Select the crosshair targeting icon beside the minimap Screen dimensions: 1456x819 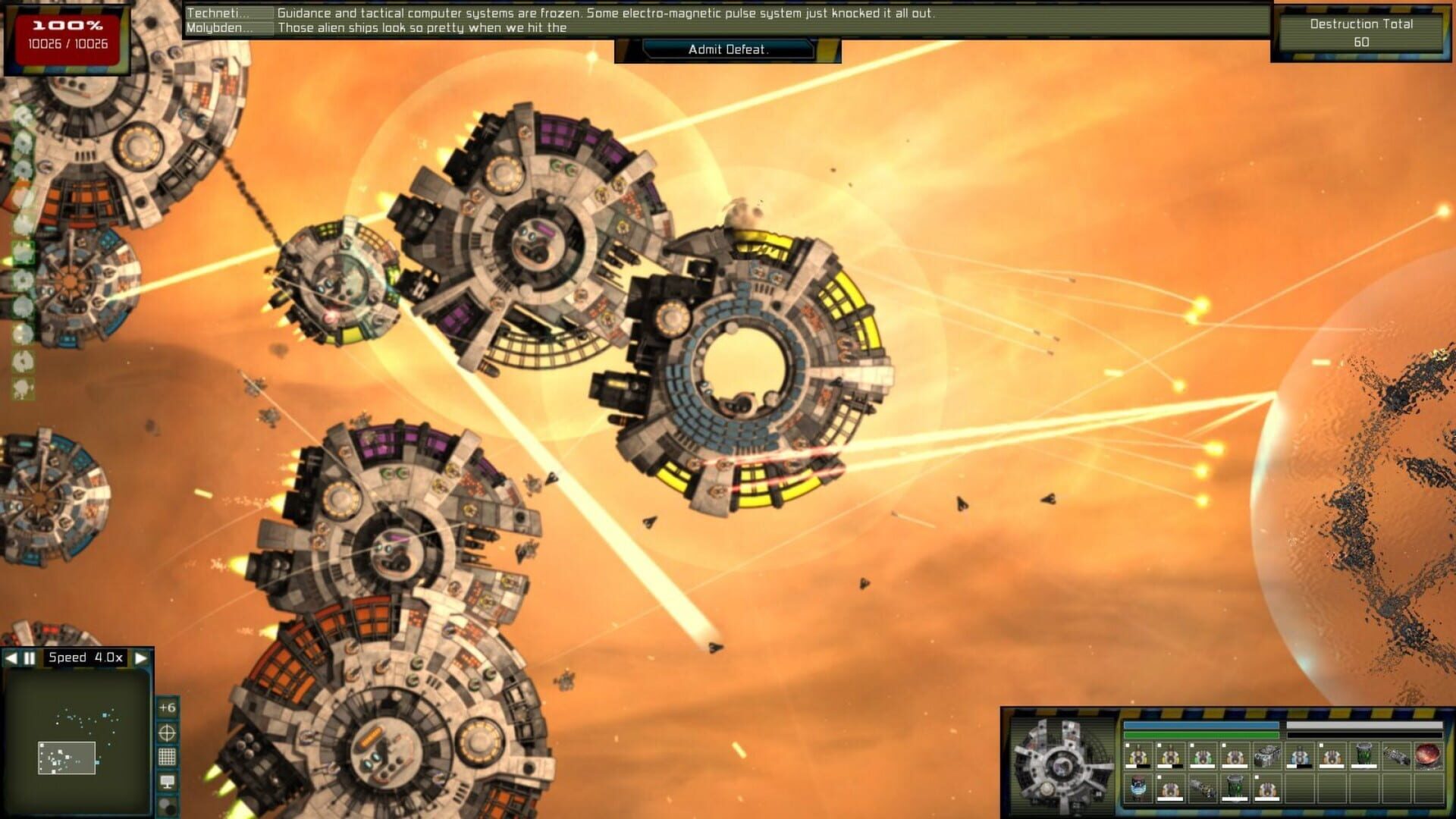[x=166, y=733]
